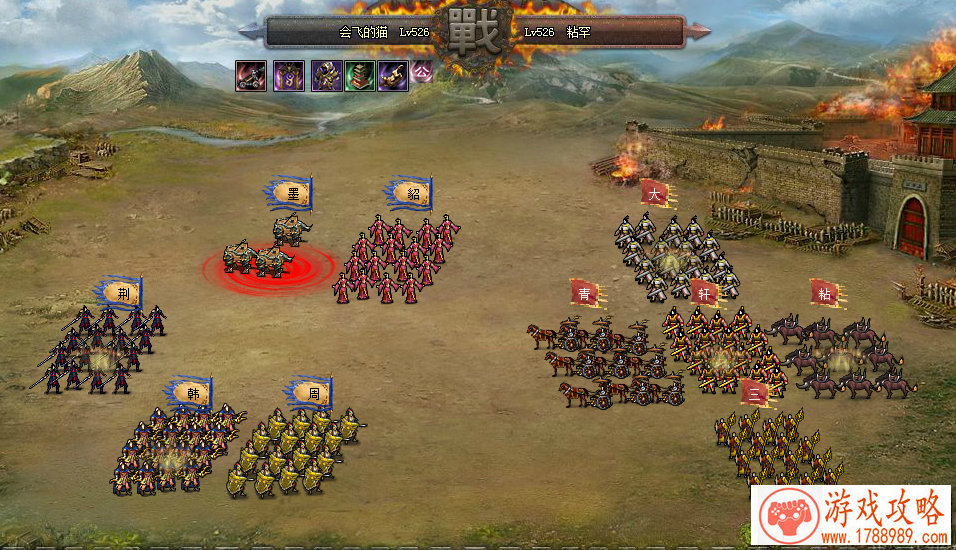Choose the 紹 troop banner
Viewport: 956px width, 550px height.
point(408,193)
